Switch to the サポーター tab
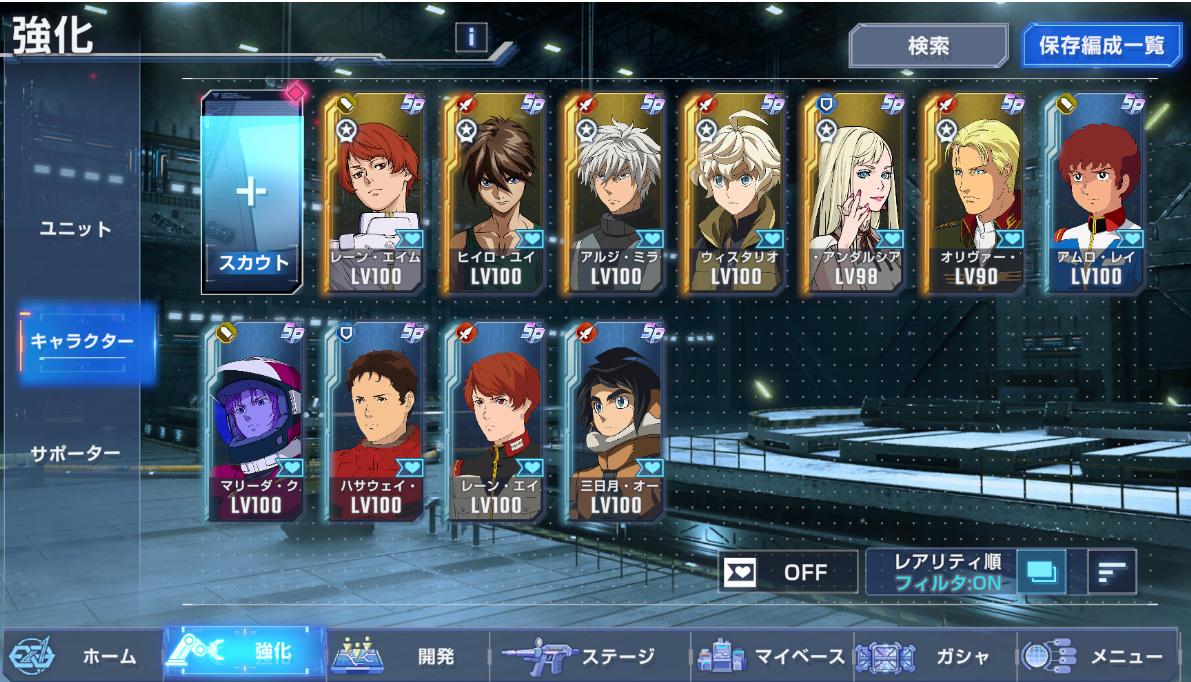This screenshot has height=682, width=1191. pyautogui.click(x=76, y=453)
